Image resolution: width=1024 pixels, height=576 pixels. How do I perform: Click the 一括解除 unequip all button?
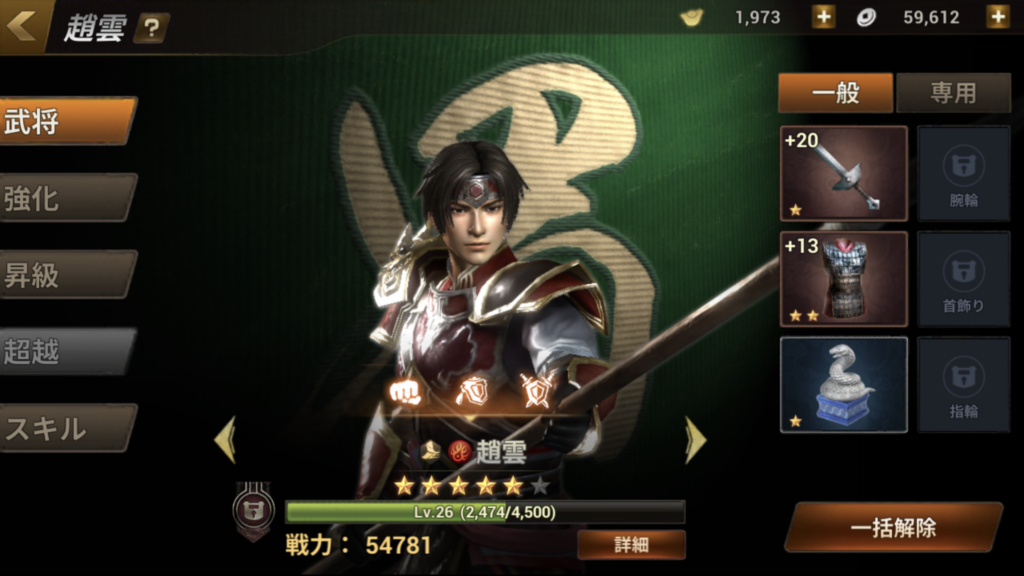coord(893,527)
